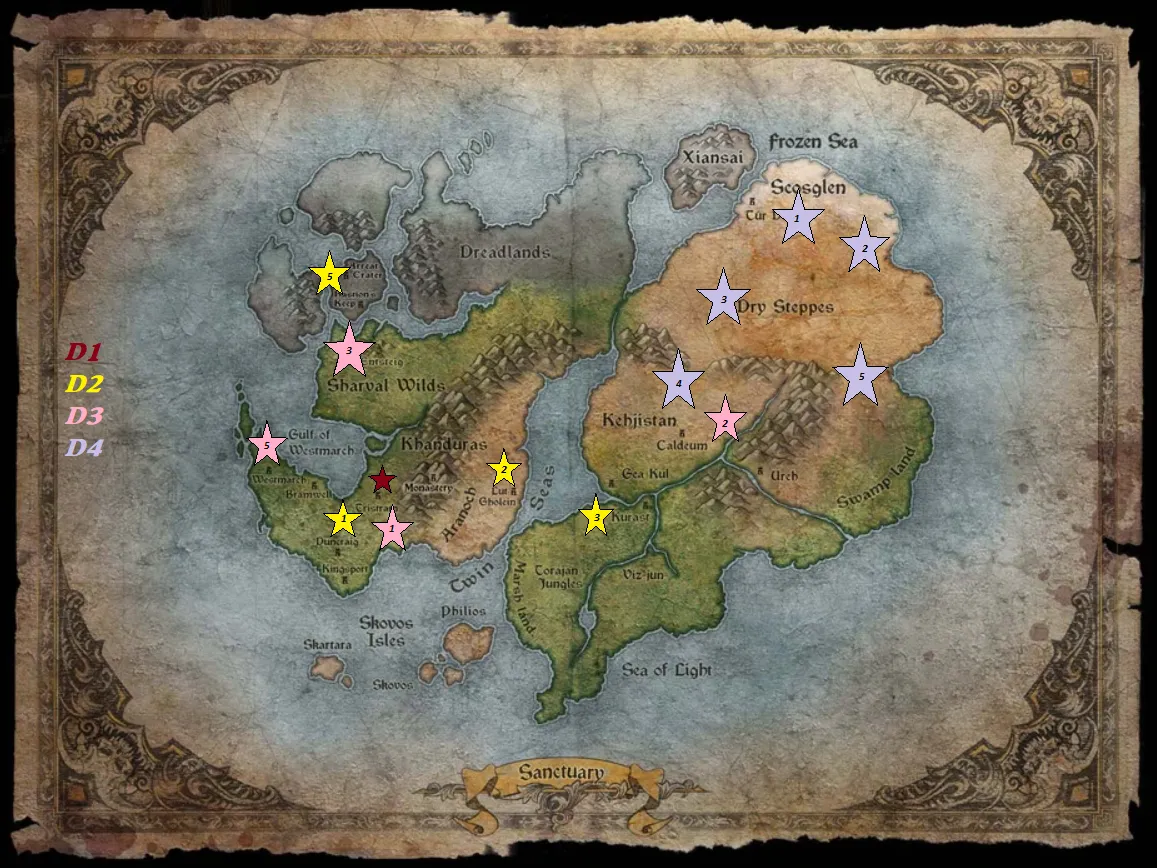This screenshot has height=868, width=1157.
Task: Click pink star 3 in Sharval Wilds
Action: coord(349,350)
